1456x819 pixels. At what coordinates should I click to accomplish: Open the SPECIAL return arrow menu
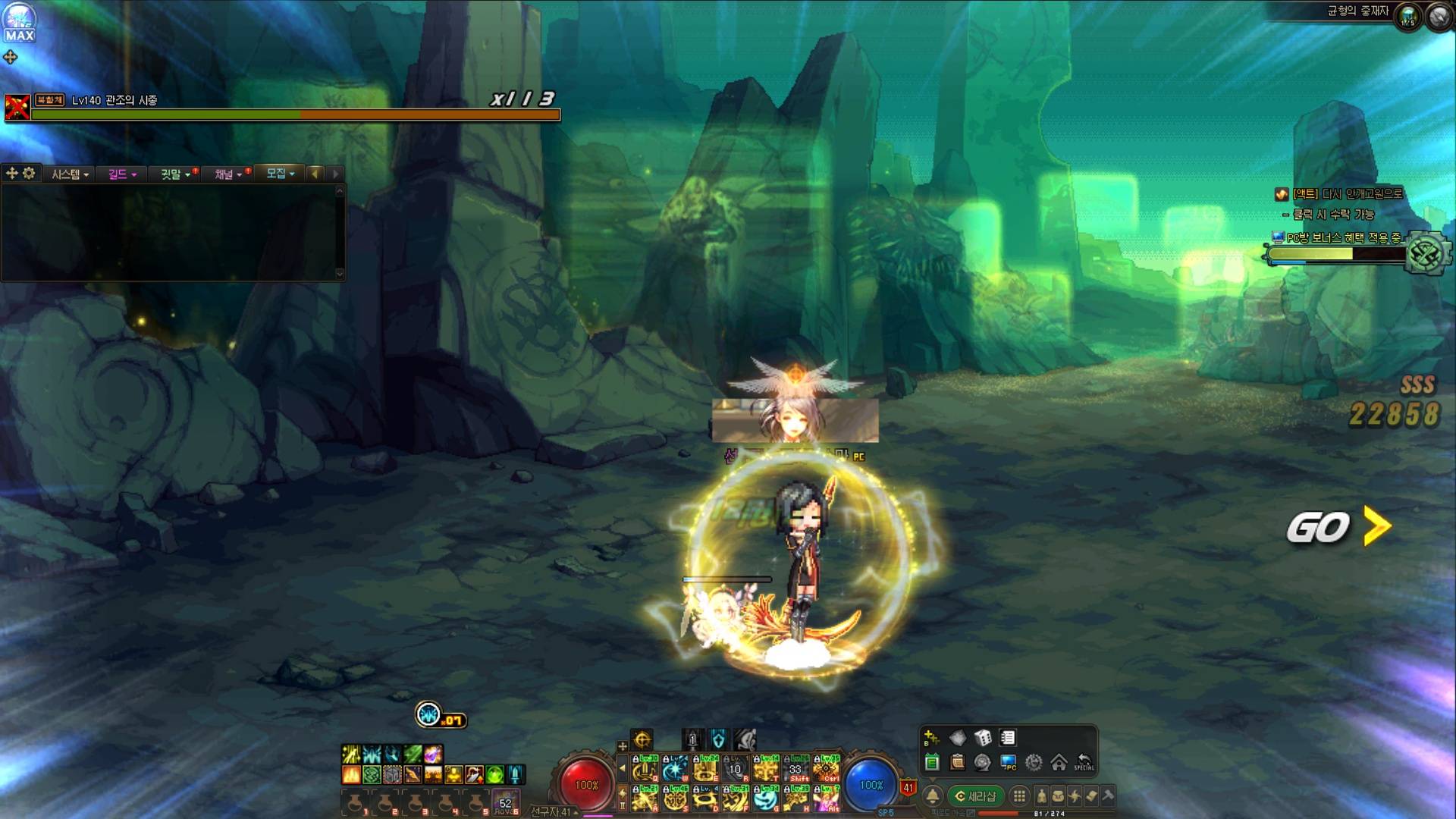1084,762
